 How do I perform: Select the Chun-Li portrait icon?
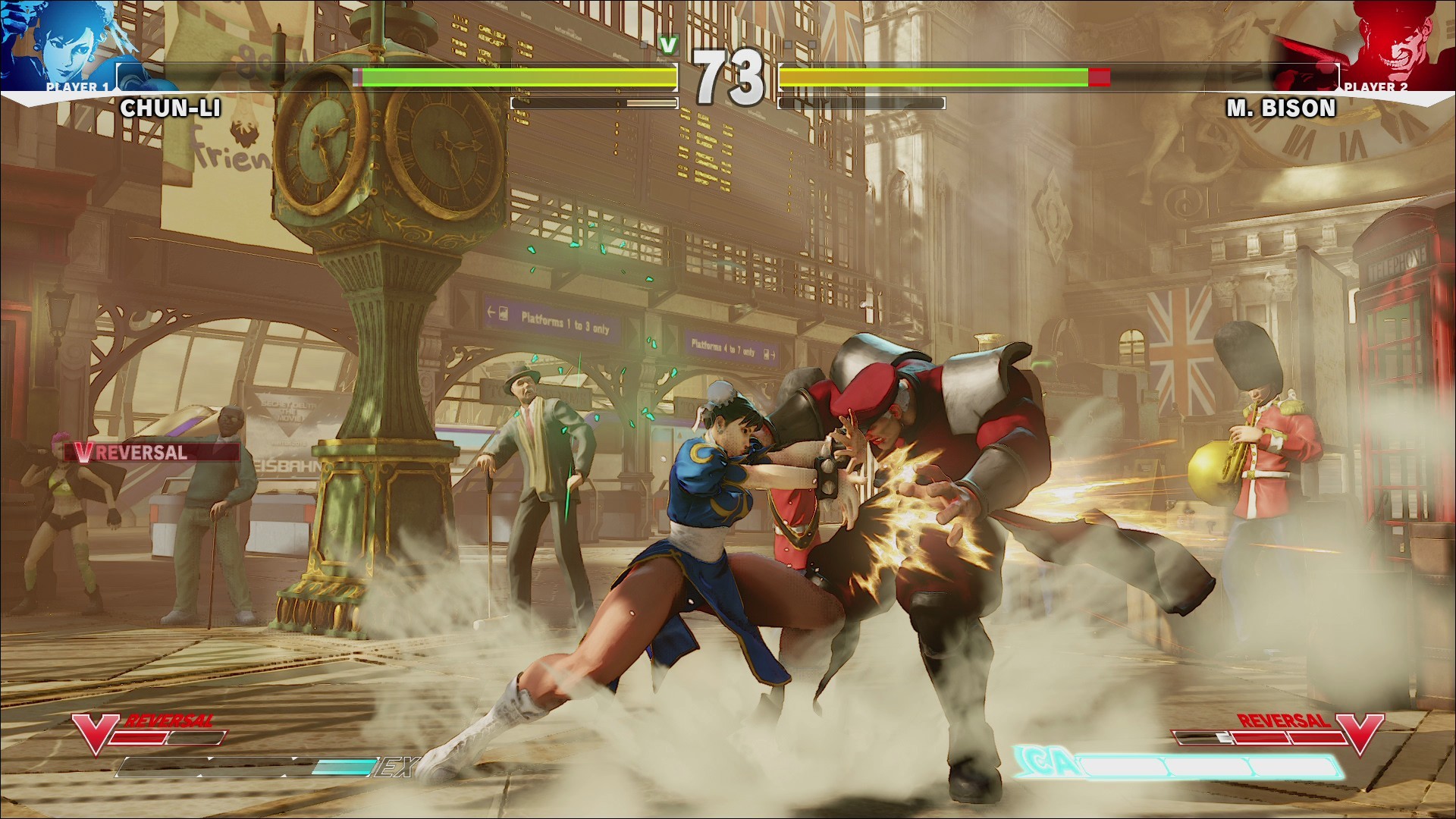[64, 42]
